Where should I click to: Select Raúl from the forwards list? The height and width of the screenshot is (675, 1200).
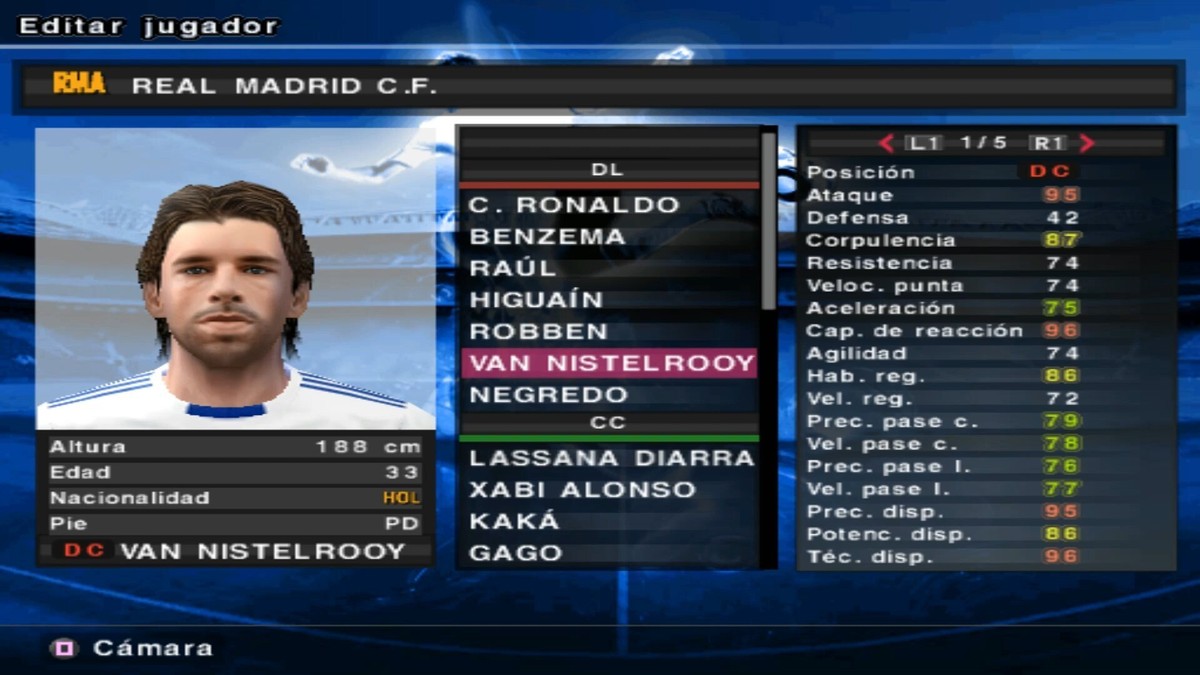pos(513,268)
